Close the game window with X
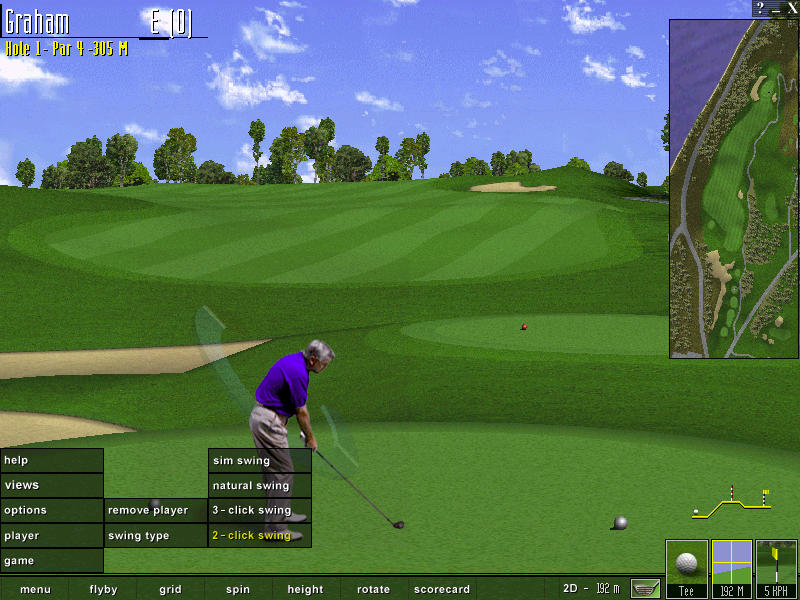Screen dimensions: 800x600 pos(792,7)
